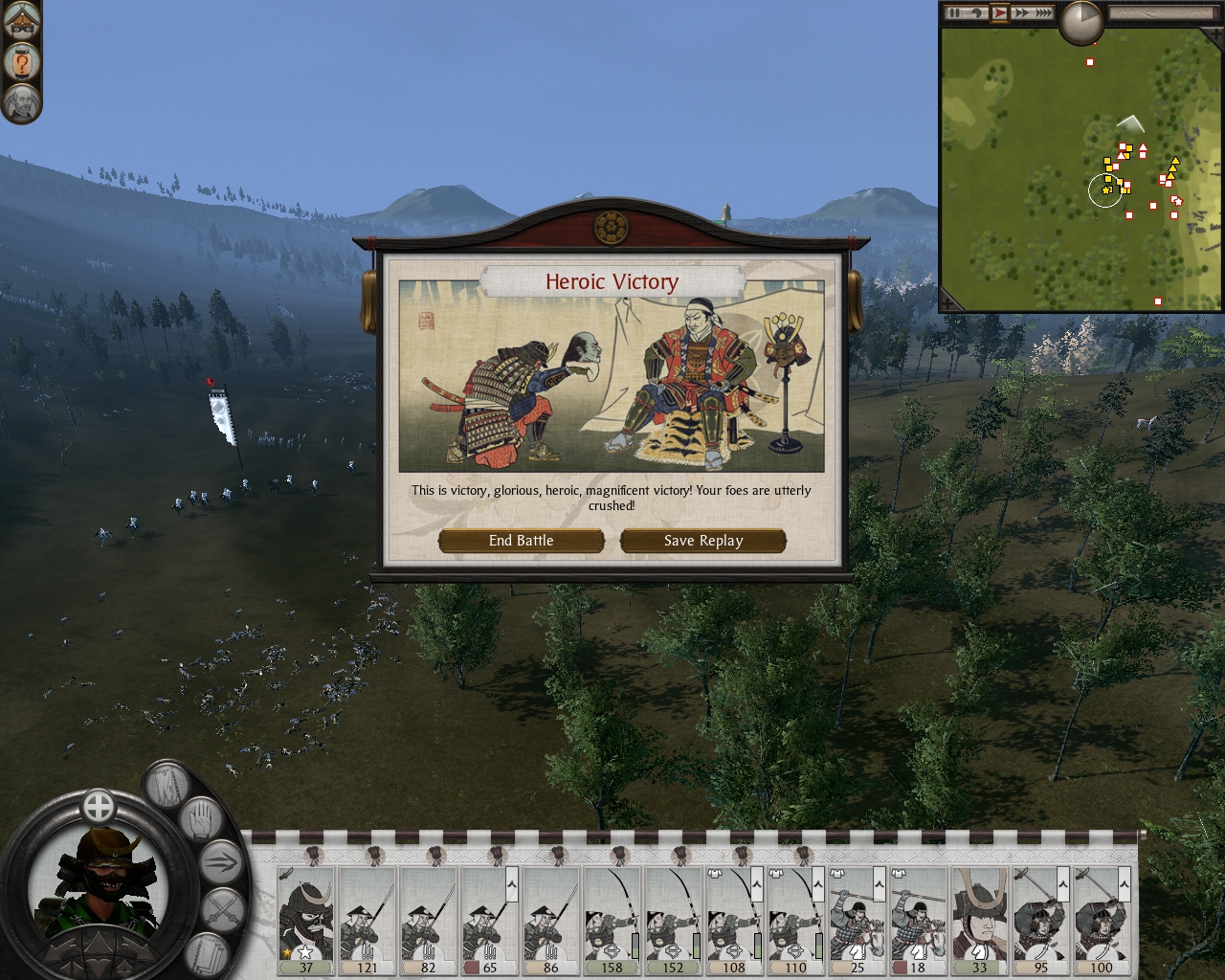The height and width of the screenshot is (980, 1225).
Task: Select normal play speed arrow
Action: coord(999,13)
